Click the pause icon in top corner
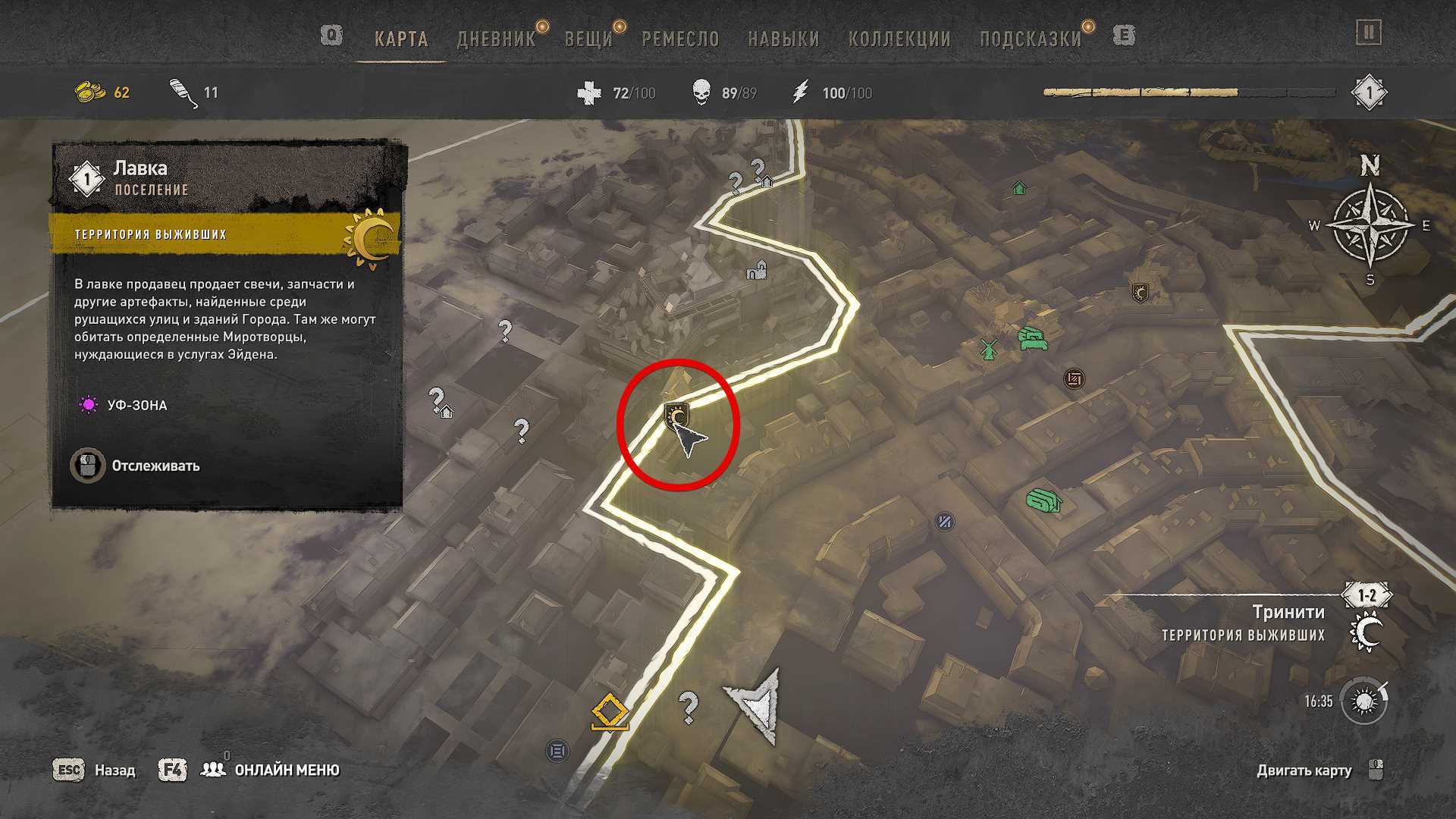The height and width of the screenshot is (819, 1456). pyautogui.click(x=1369, y=33)
